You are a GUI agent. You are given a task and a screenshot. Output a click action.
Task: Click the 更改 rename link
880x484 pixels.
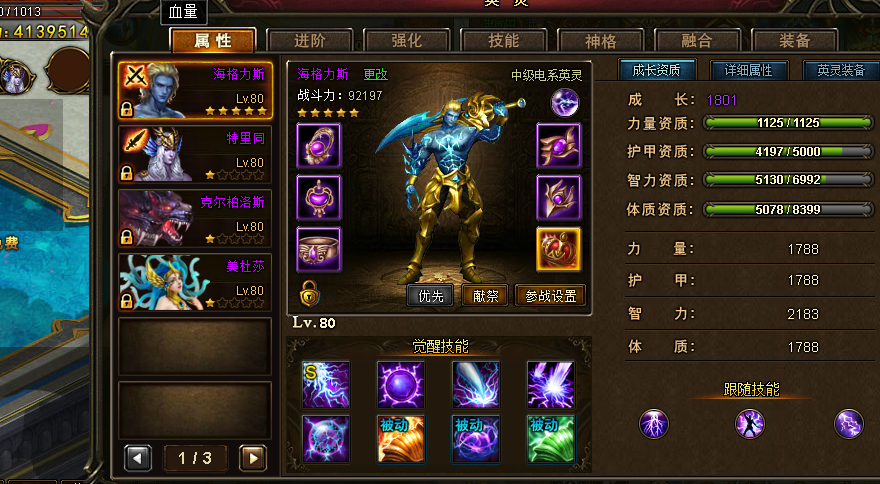tap(375, 74)
